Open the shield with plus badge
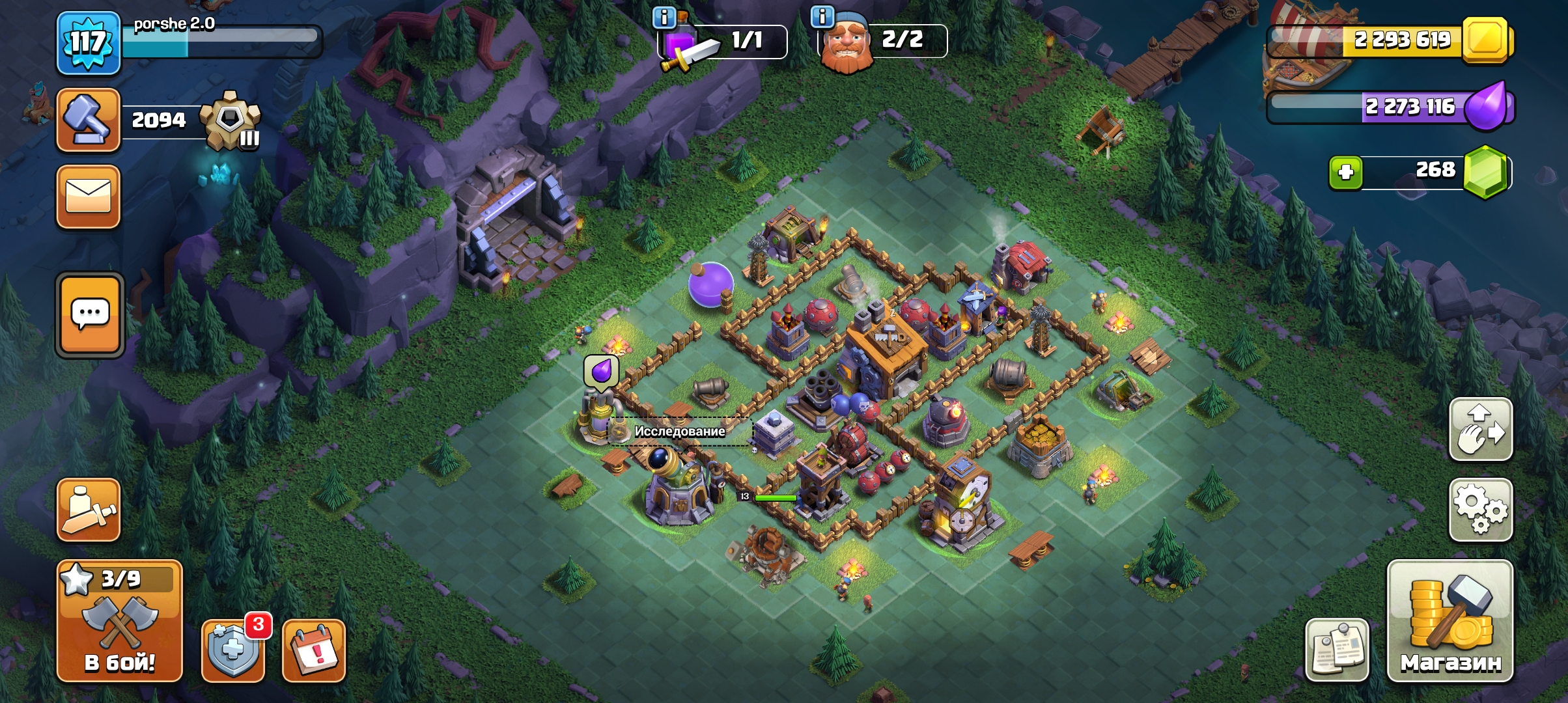Screen dimensions: 1568x703 233,650
